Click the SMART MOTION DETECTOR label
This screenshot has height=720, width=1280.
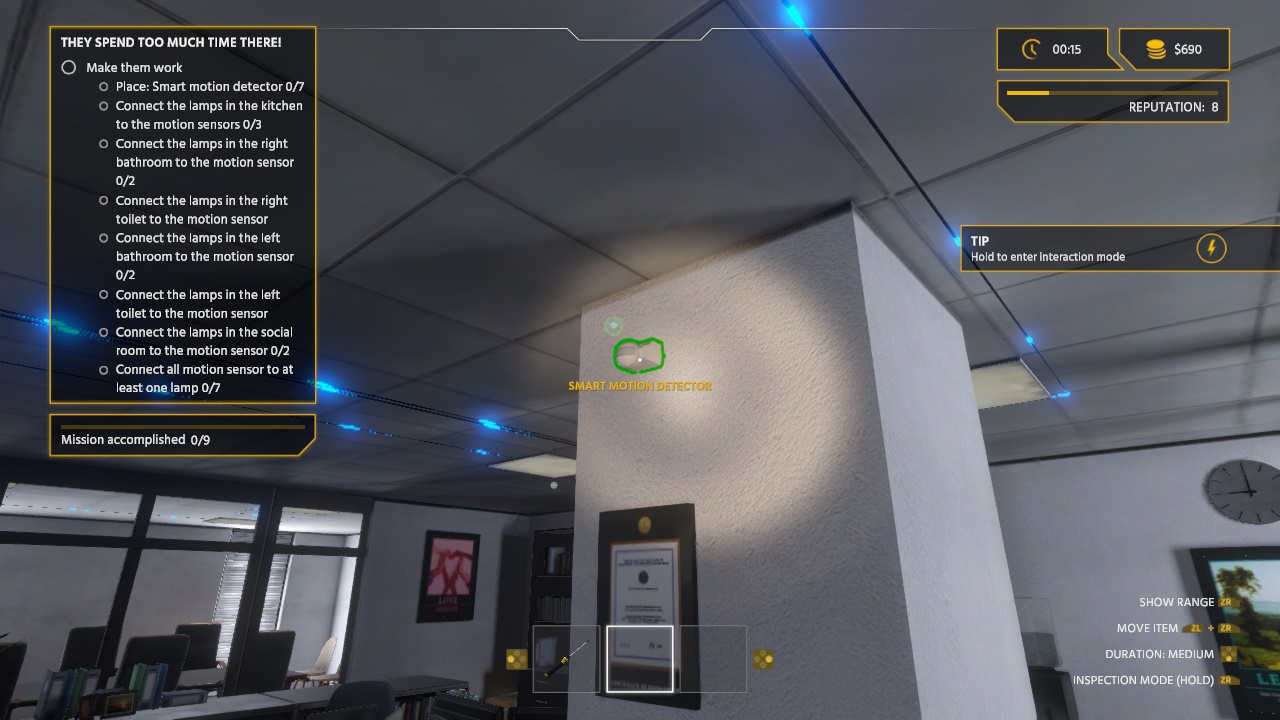coord(639,385)
